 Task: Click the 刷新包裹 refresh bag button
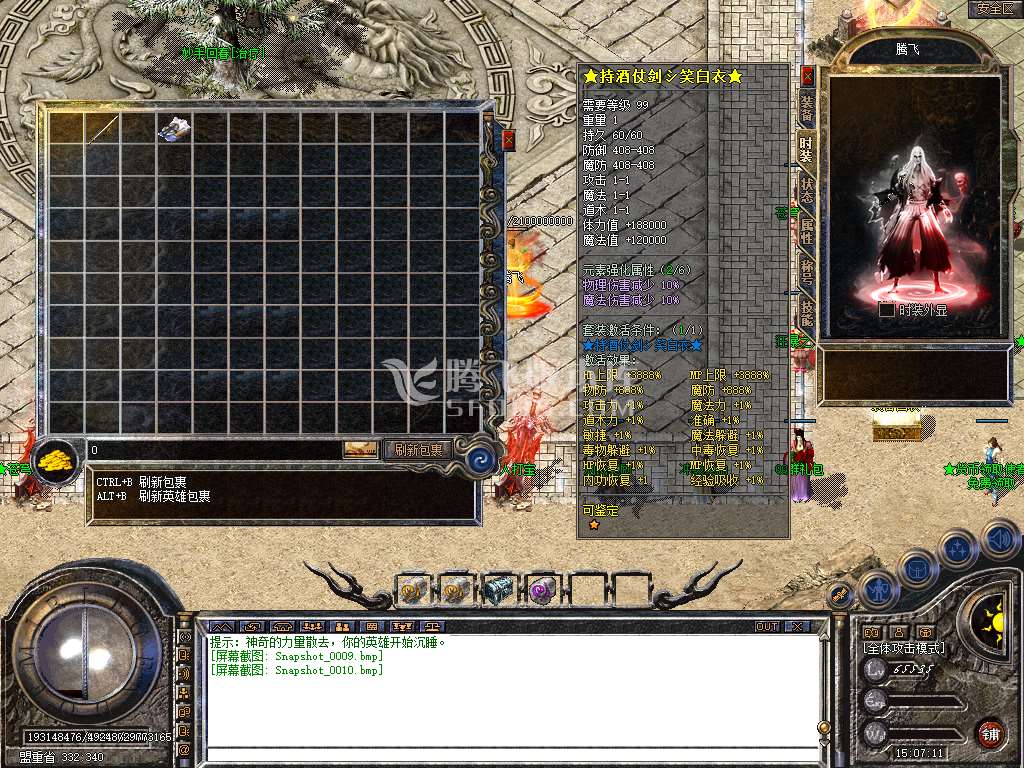(x=418, y=450)
